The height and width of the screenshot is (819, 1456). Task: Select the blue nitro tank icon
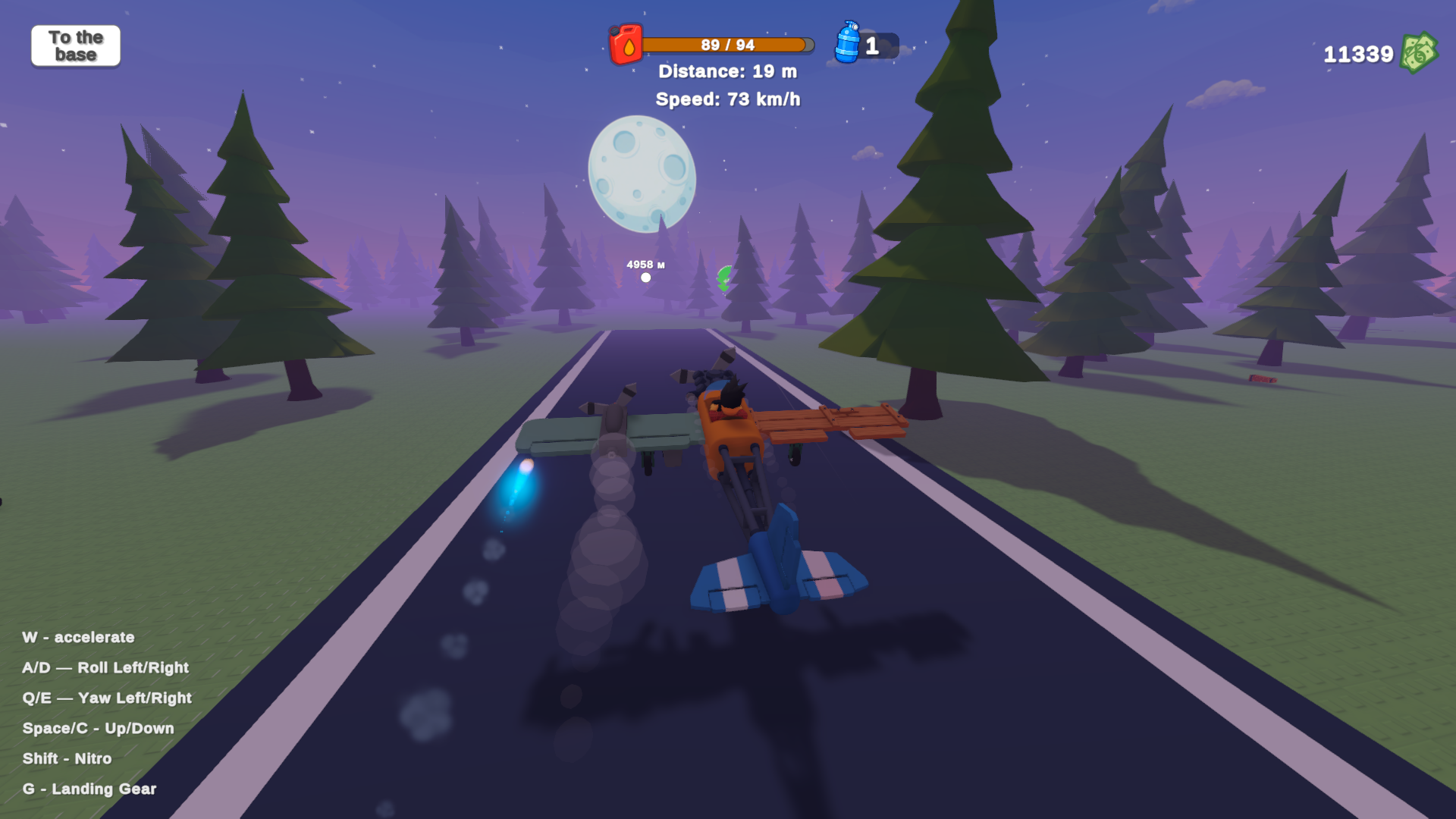tap(849, 45)
